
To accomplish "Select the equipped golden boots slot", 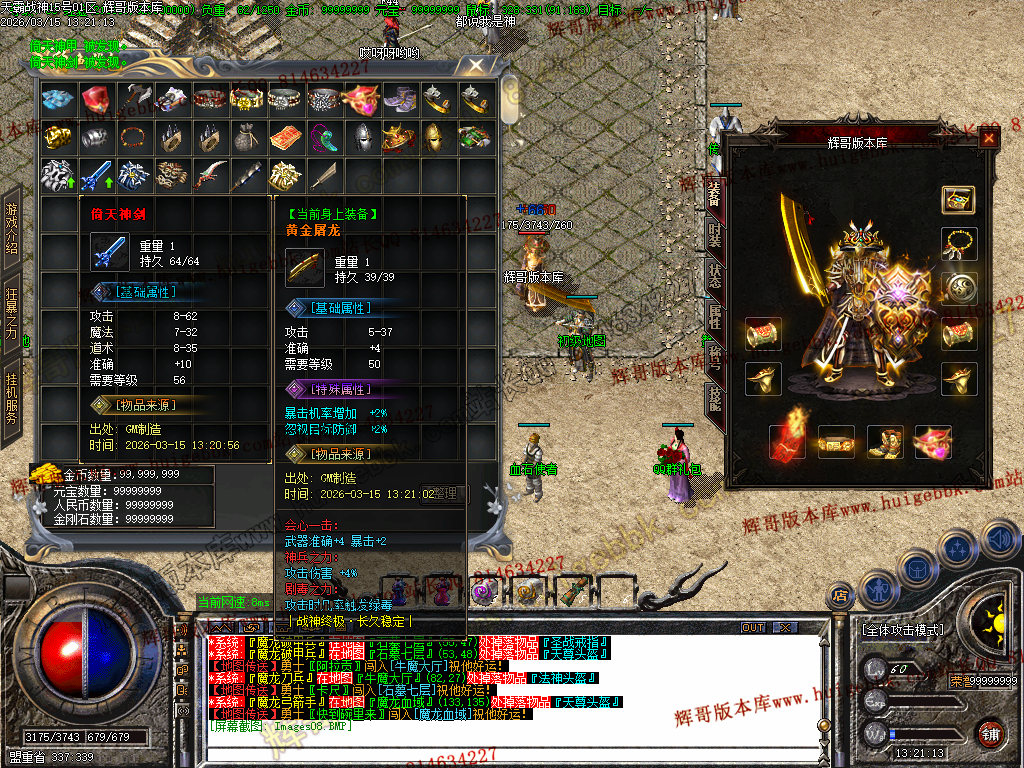I will pyautogui.click(x=884, y=441).
